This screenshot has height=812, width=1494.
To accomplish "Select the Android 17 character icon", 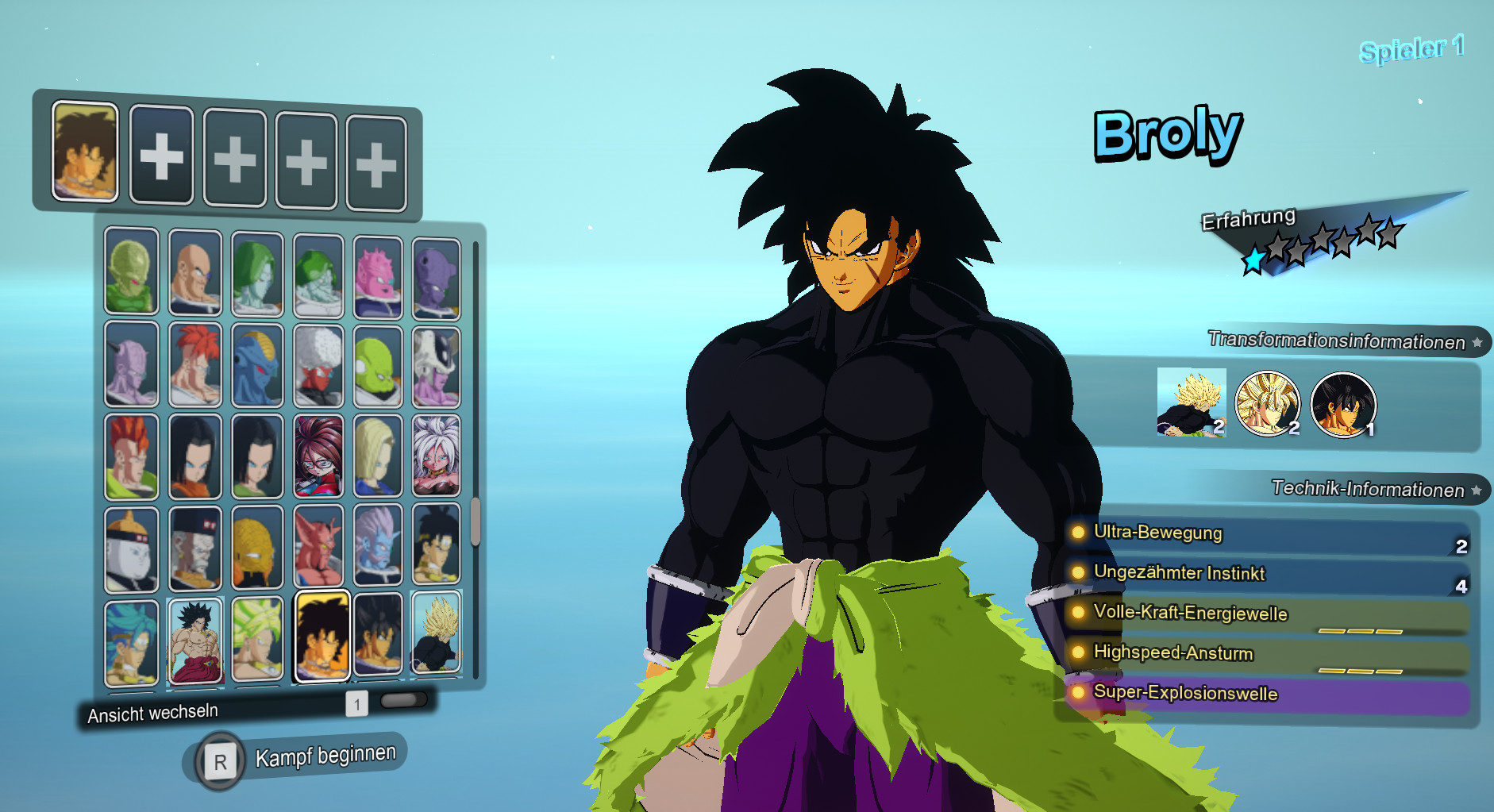I will click(194, 456).
